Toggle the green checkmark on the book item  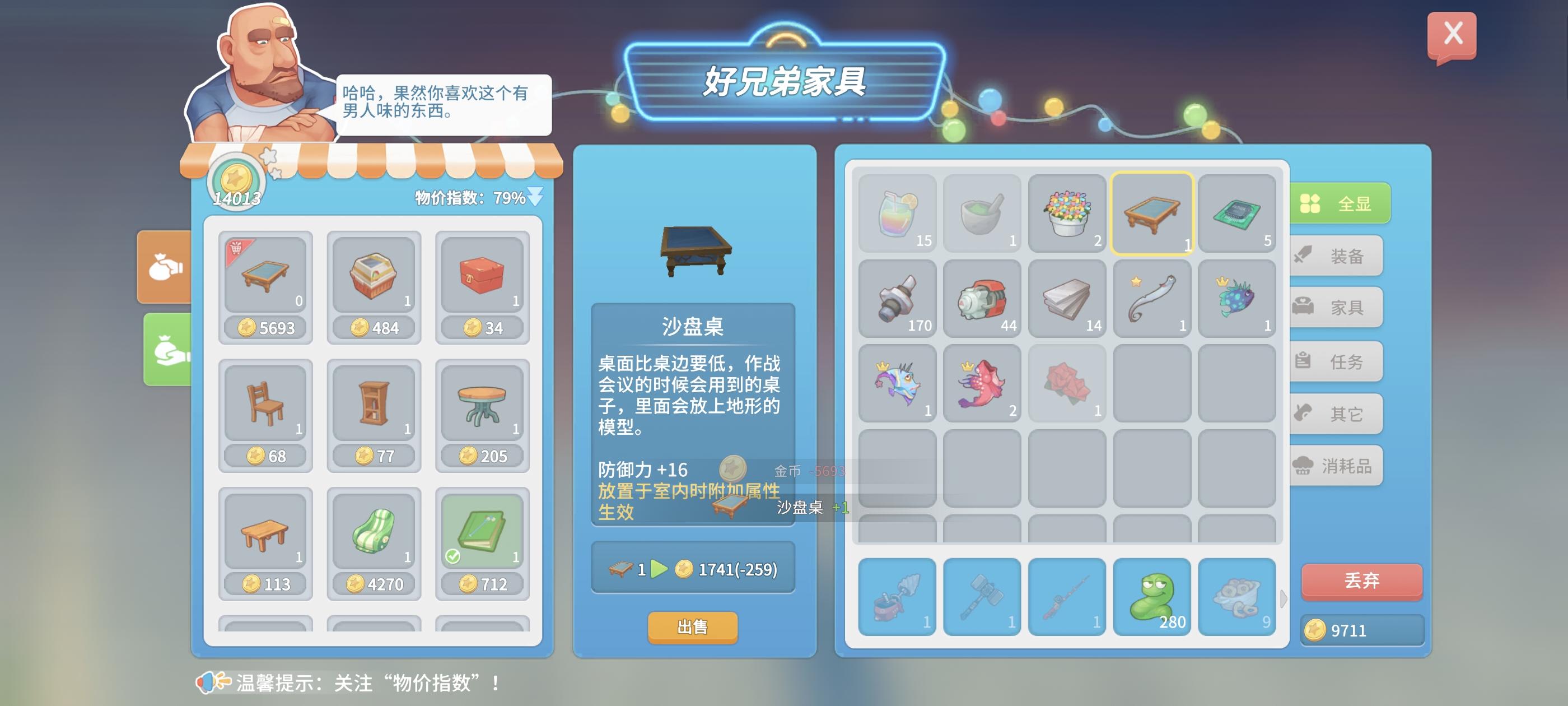tap(454, 556)
